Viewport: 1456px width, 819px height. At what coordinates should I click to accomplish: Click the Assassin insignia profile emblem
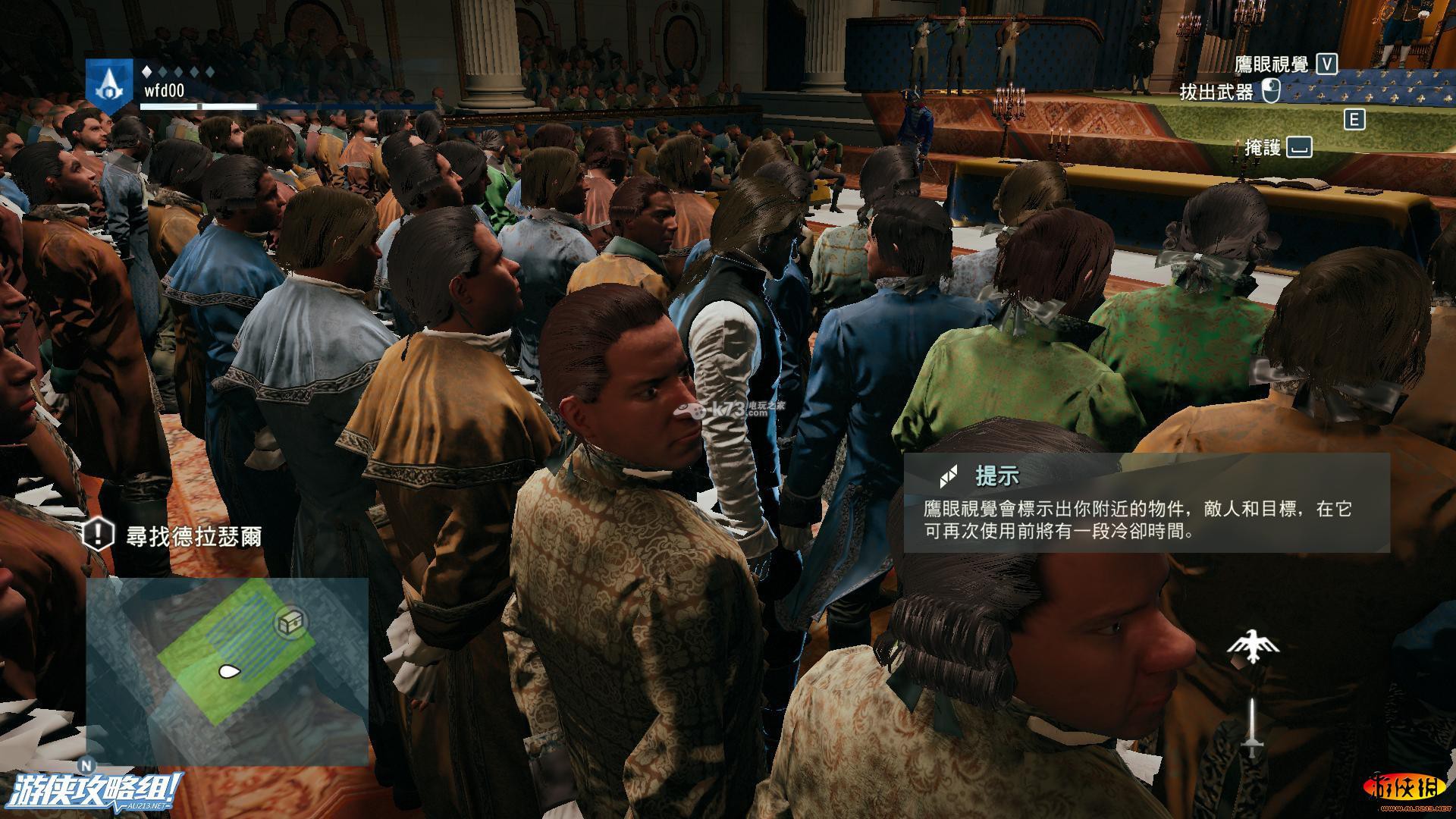110,86
